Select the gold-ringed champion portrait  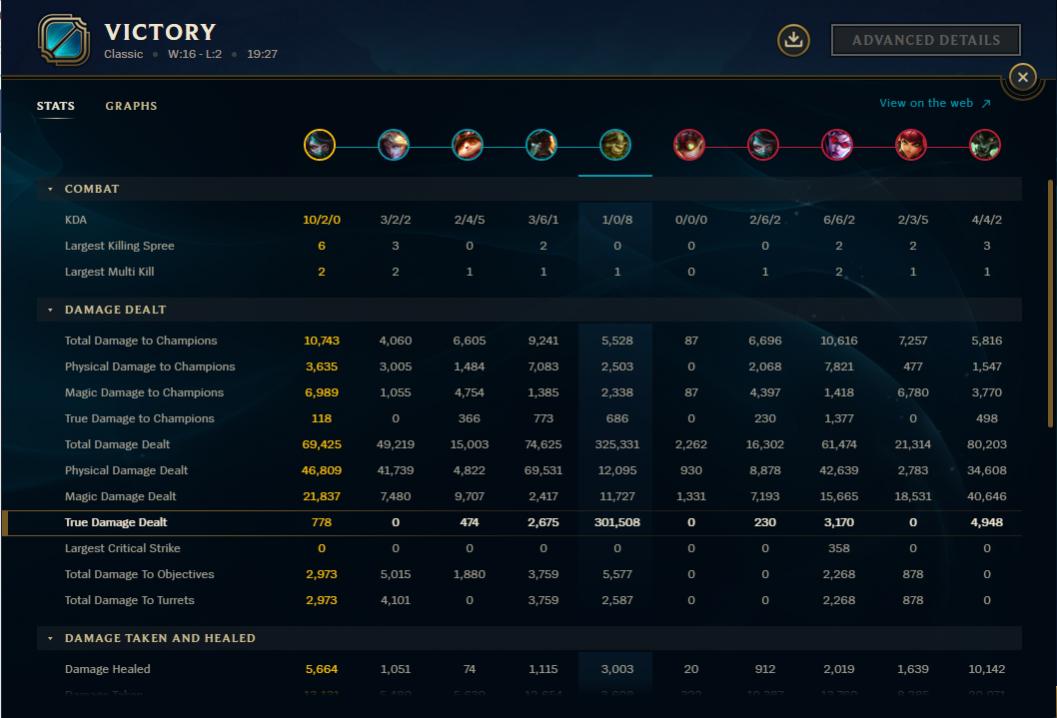(320, 146)
